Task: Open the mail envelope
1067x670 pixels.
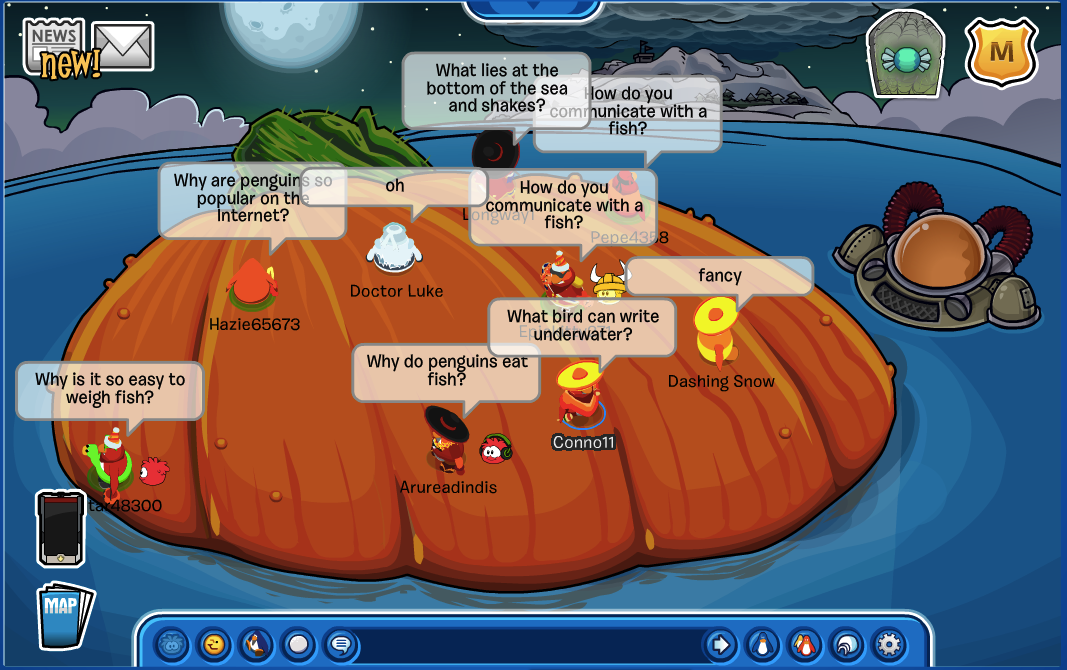Action: (124, 45)
